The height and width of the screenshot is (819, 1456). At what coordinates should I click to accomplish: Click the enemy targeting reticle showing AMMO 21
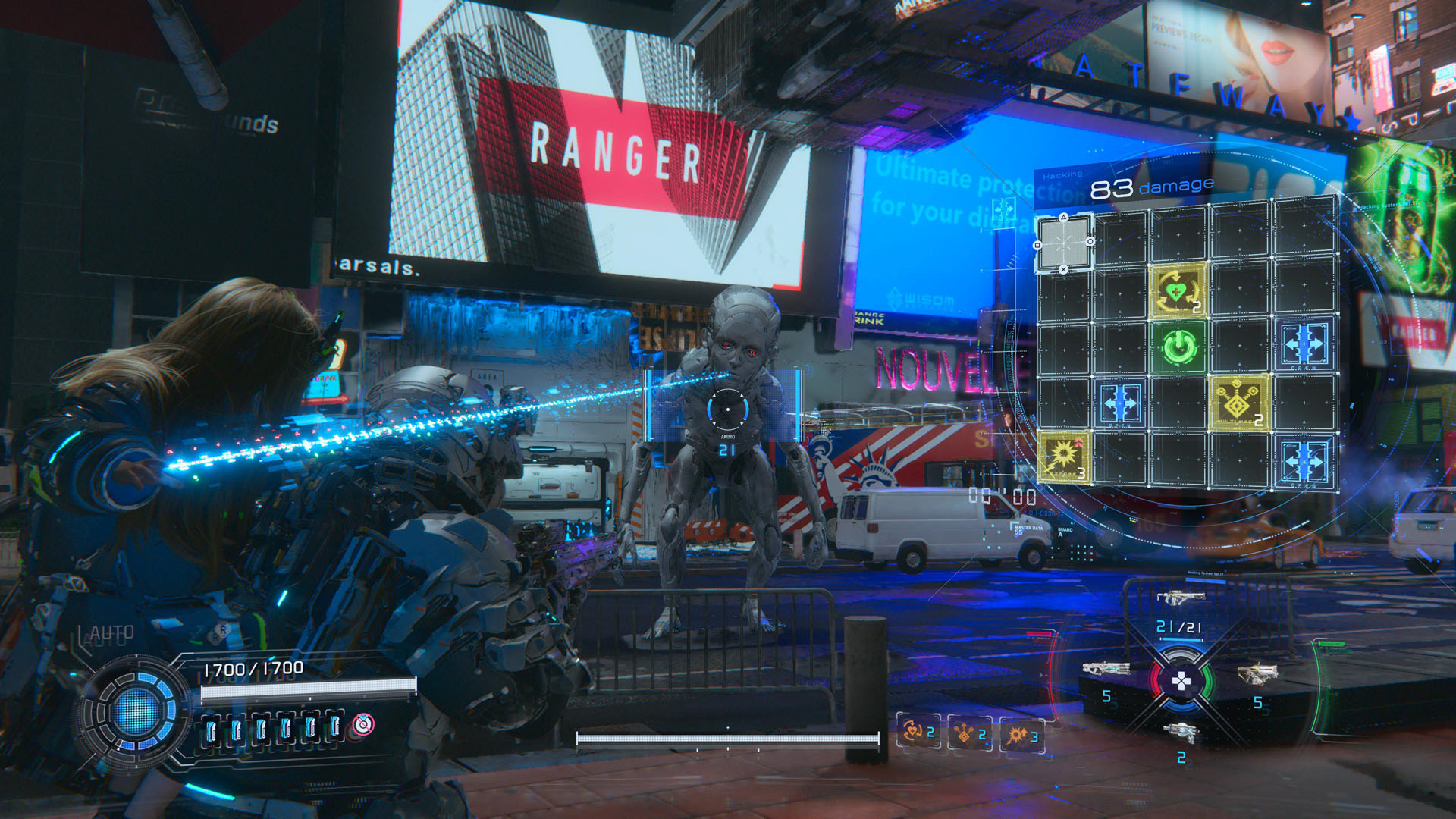(x=726, y=408)
